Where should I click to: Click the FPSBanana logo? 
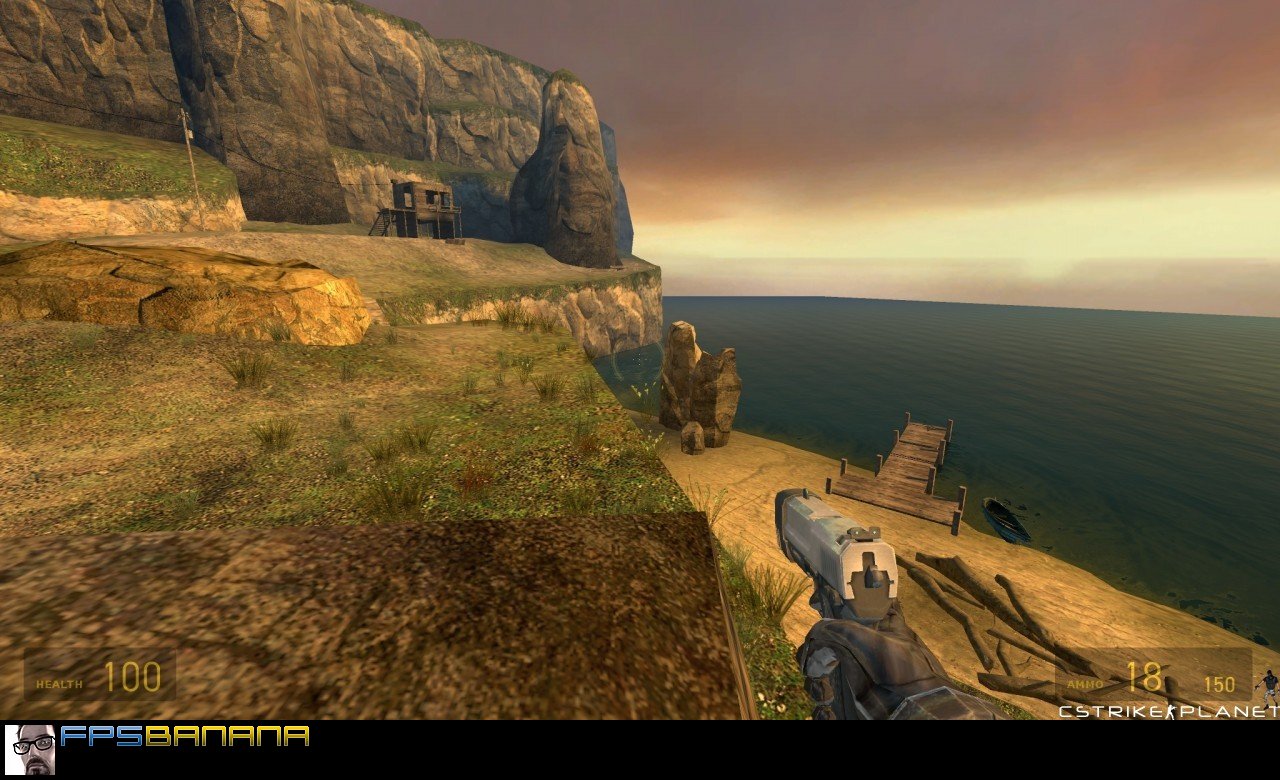(x=185, y=737)
